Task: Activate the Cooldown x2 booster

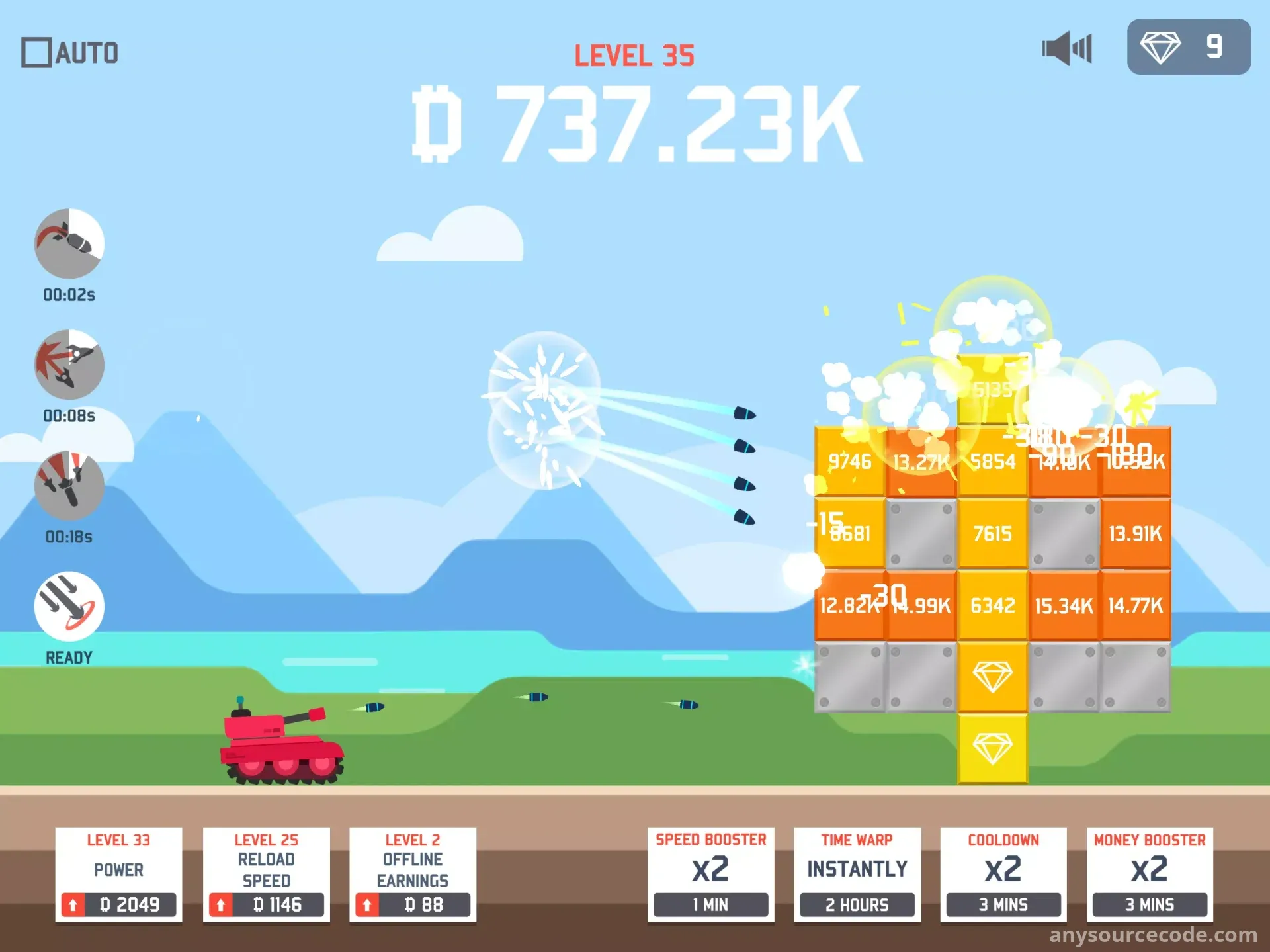Action: coord(1003,875)
